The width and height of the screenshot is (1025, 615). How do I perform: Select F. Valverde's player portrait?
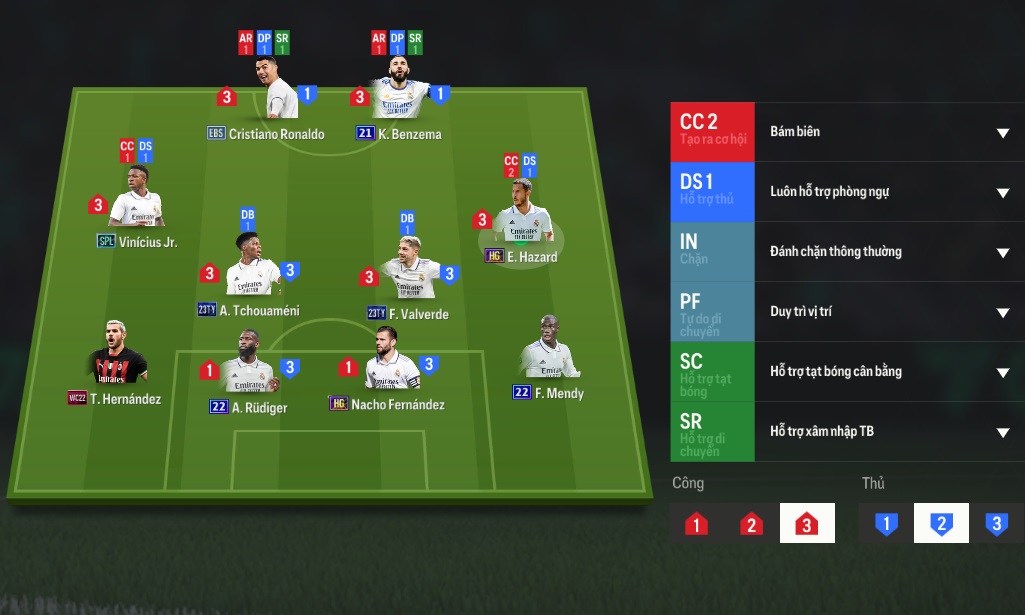point(409,272)
